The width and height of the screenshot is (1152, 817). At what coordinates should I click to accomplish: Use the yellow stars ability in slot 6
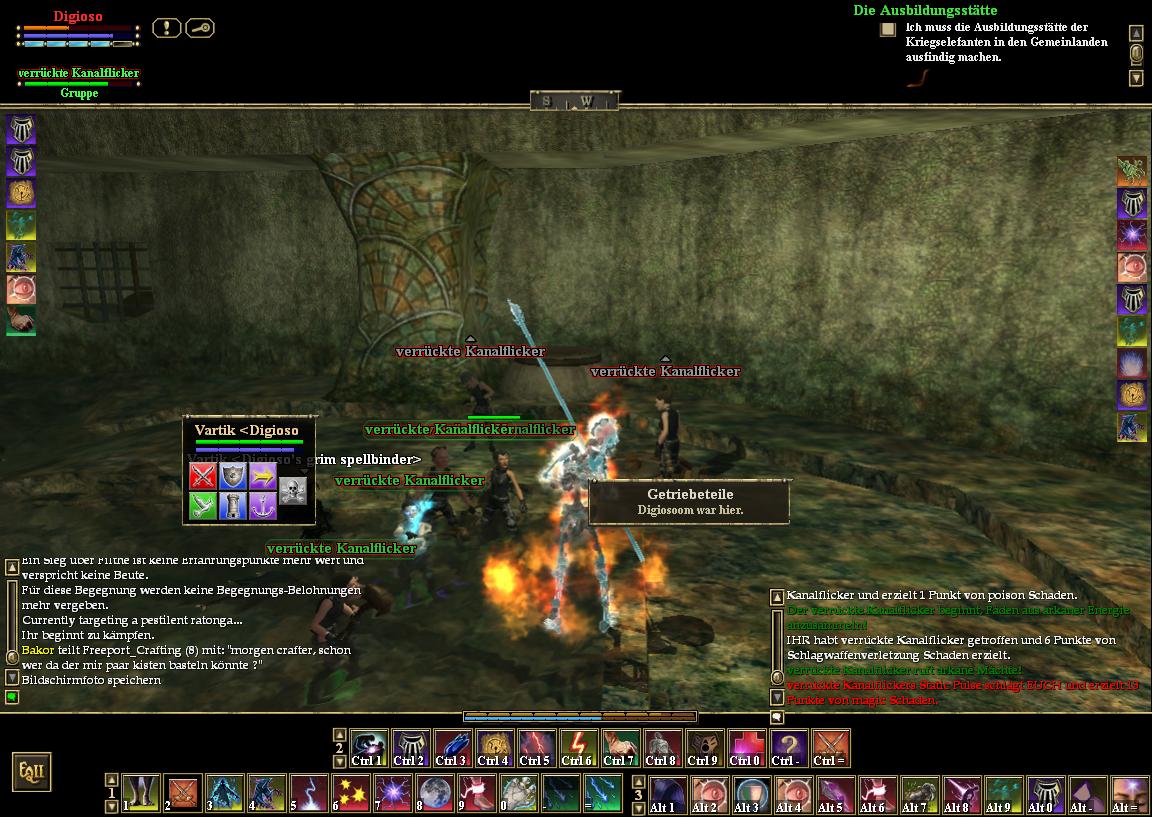point(351,791)
